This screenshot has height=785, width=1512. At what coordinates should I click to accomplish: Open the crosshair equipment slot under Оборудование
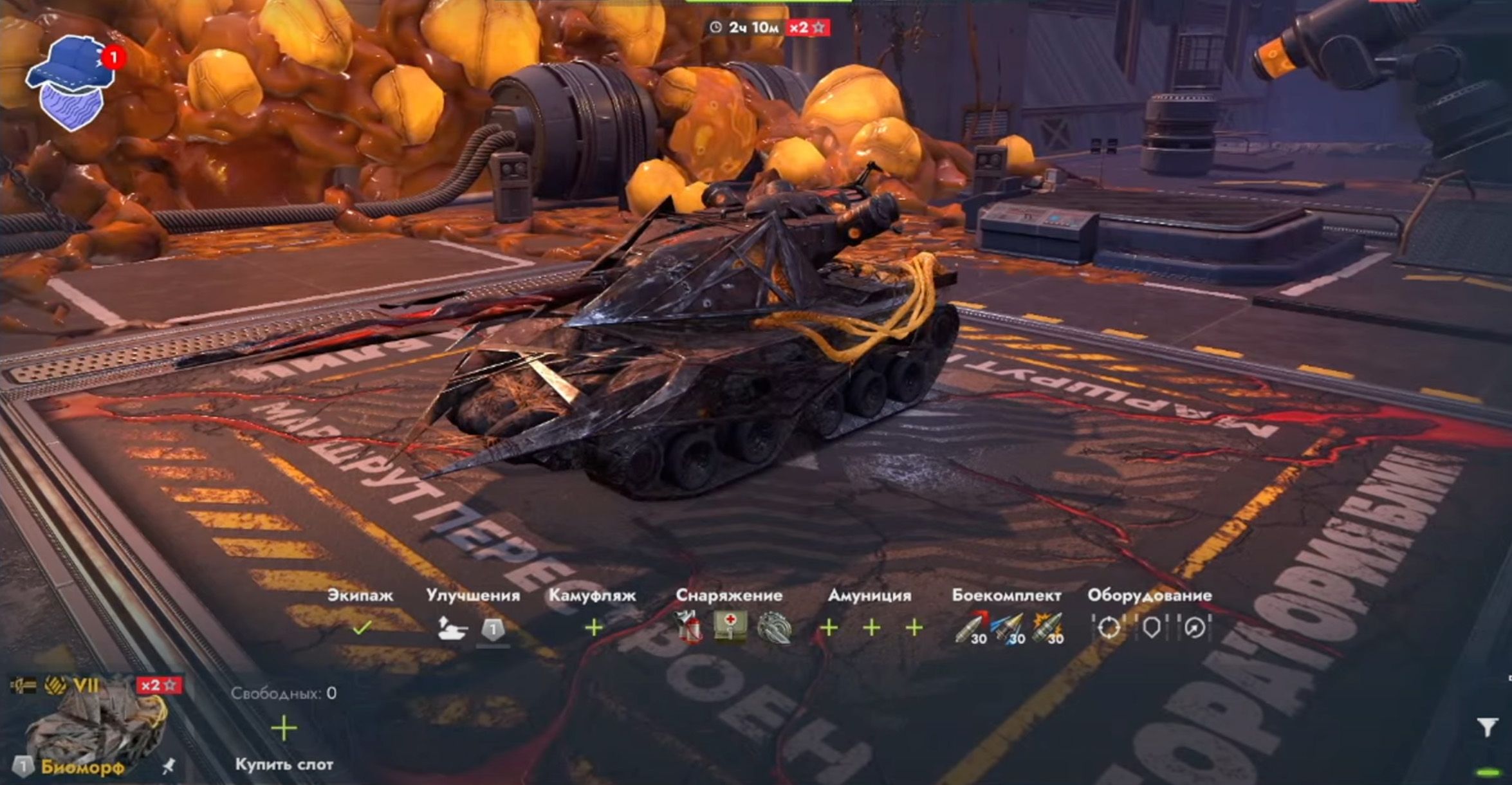click(x=1109, y=627)
